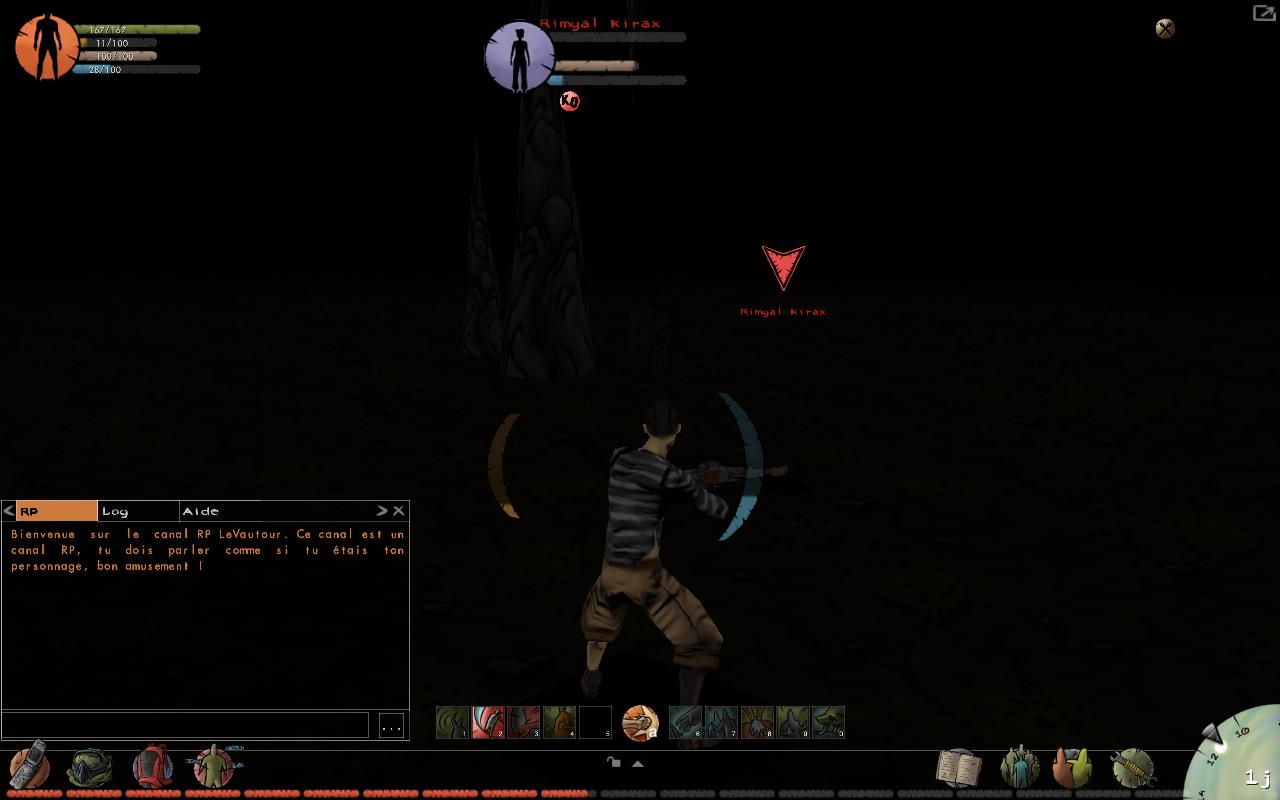
Task: Open the mobile phone menu icon
Action: (x=29, y=767)
